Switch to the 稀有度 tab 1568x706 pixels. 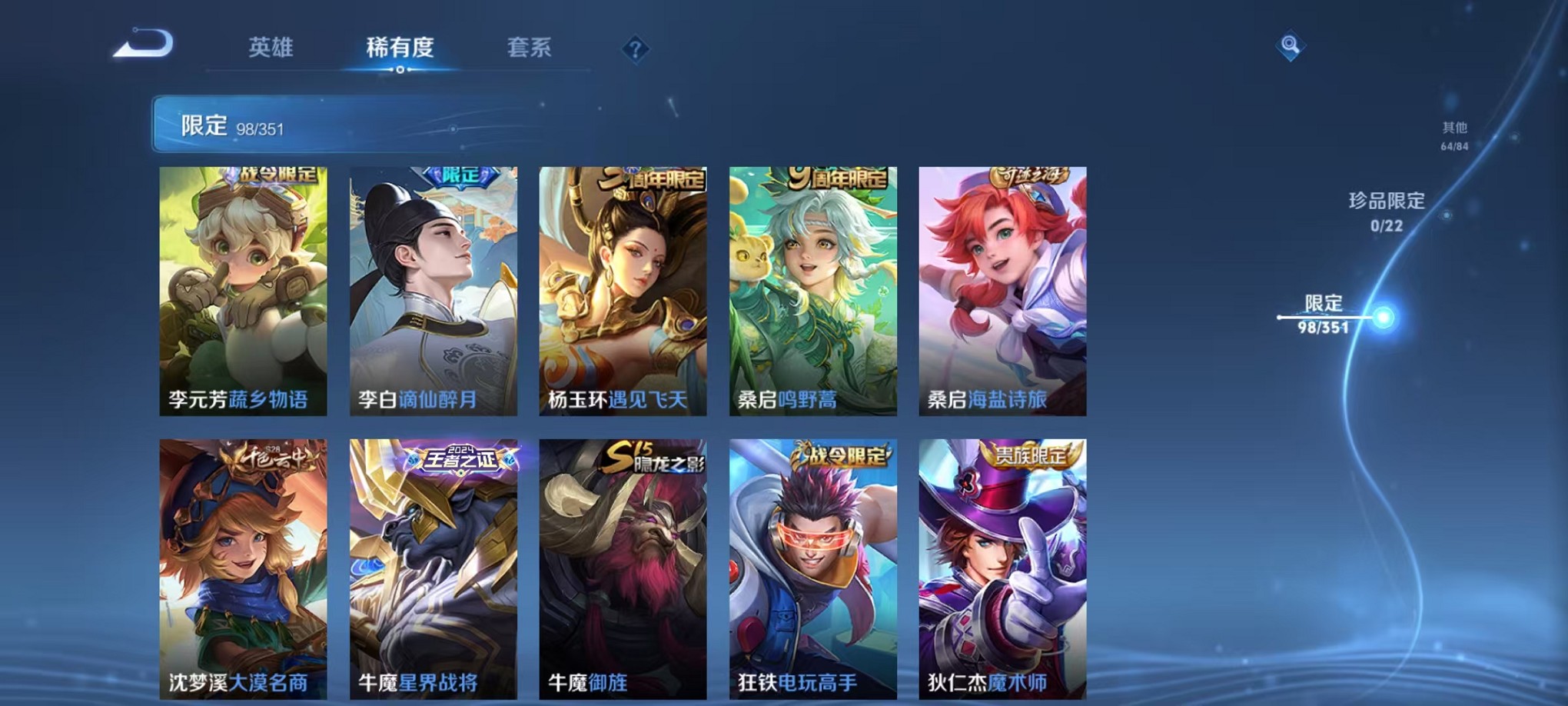point(399,49)
